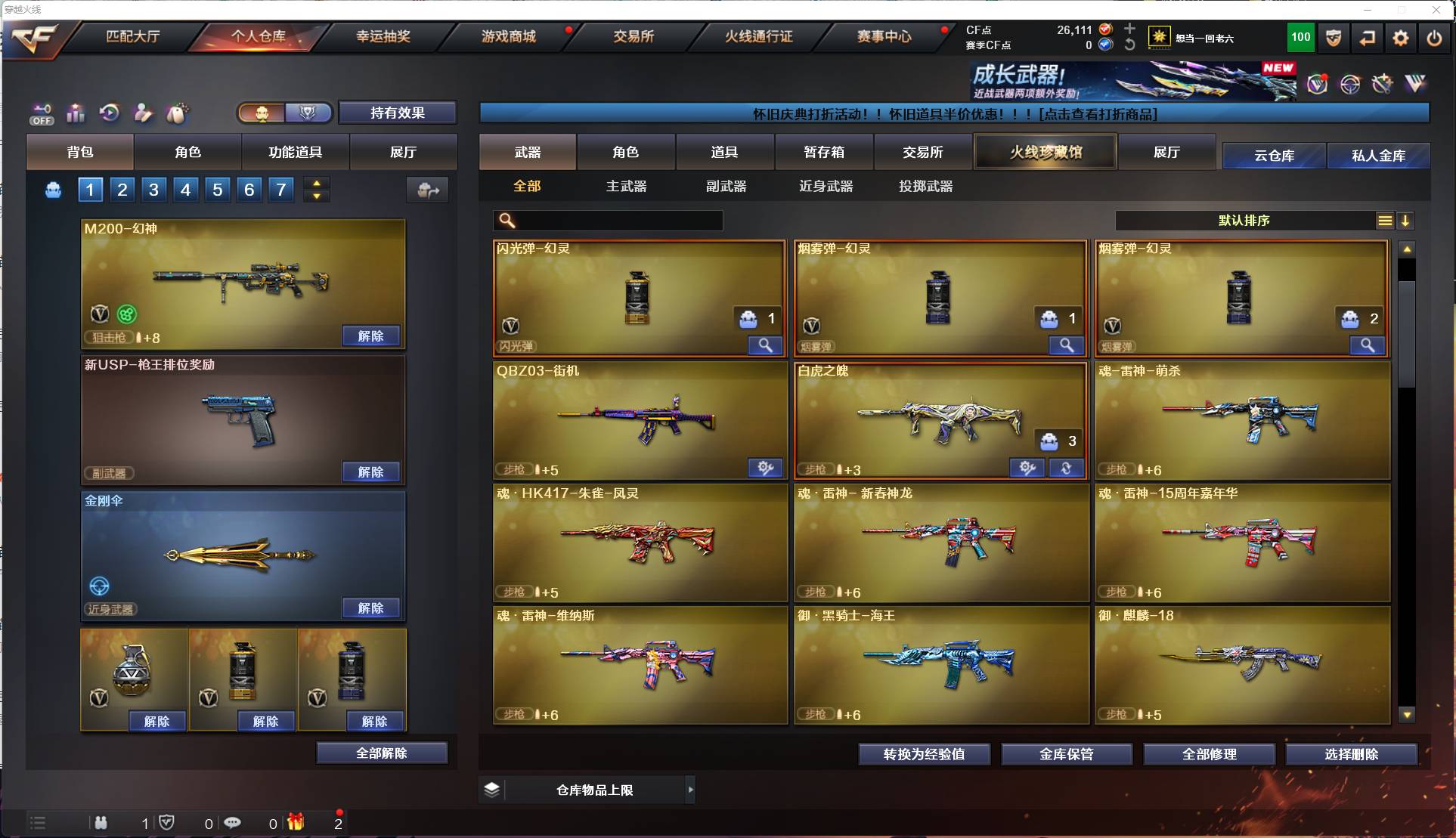
Task: Expand the 仓库物品上限 panel arrow
Action: pyautogui.click(x=690, y=790)
